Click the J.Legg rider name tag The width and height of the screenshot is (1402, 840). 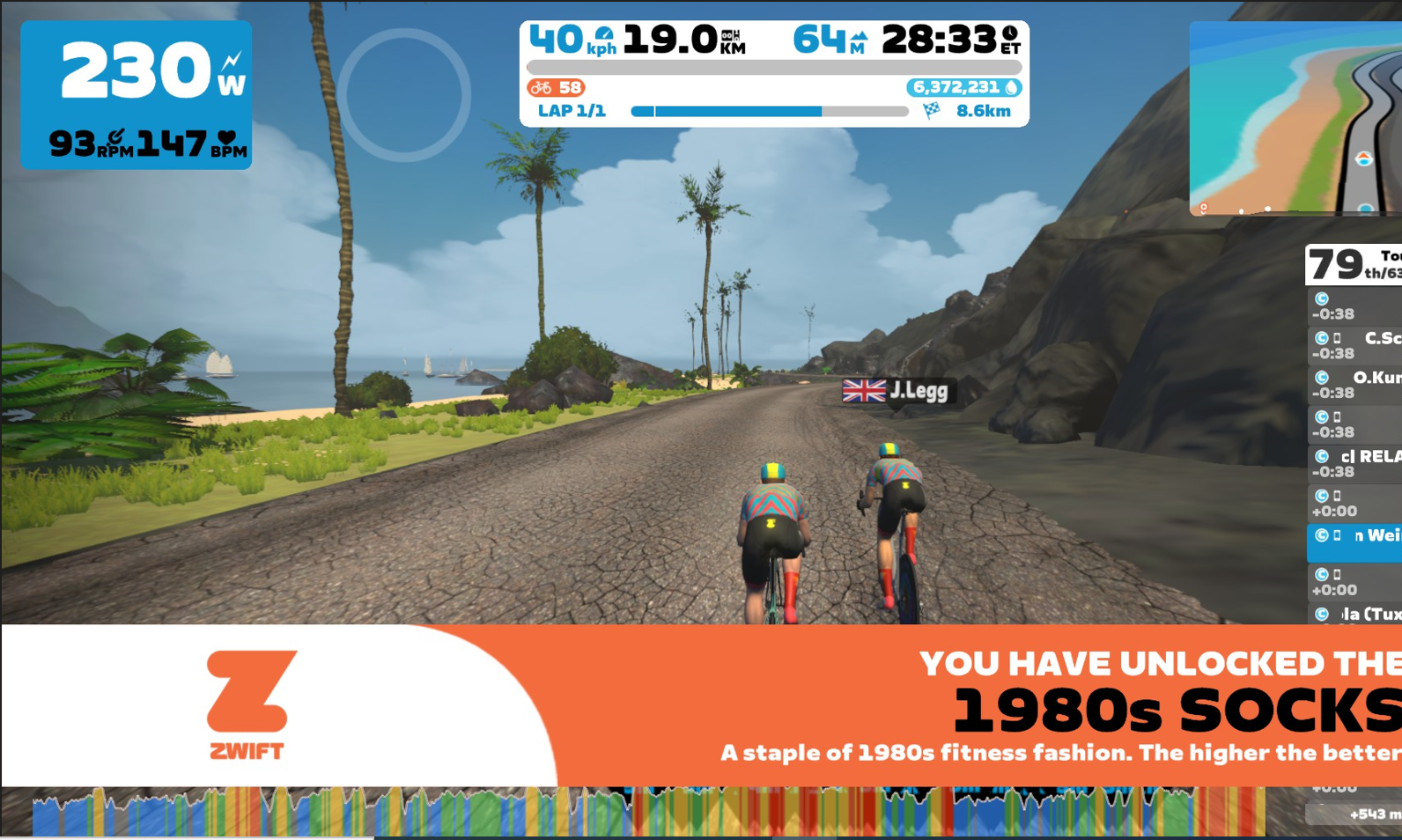click(x=897, y=390)
